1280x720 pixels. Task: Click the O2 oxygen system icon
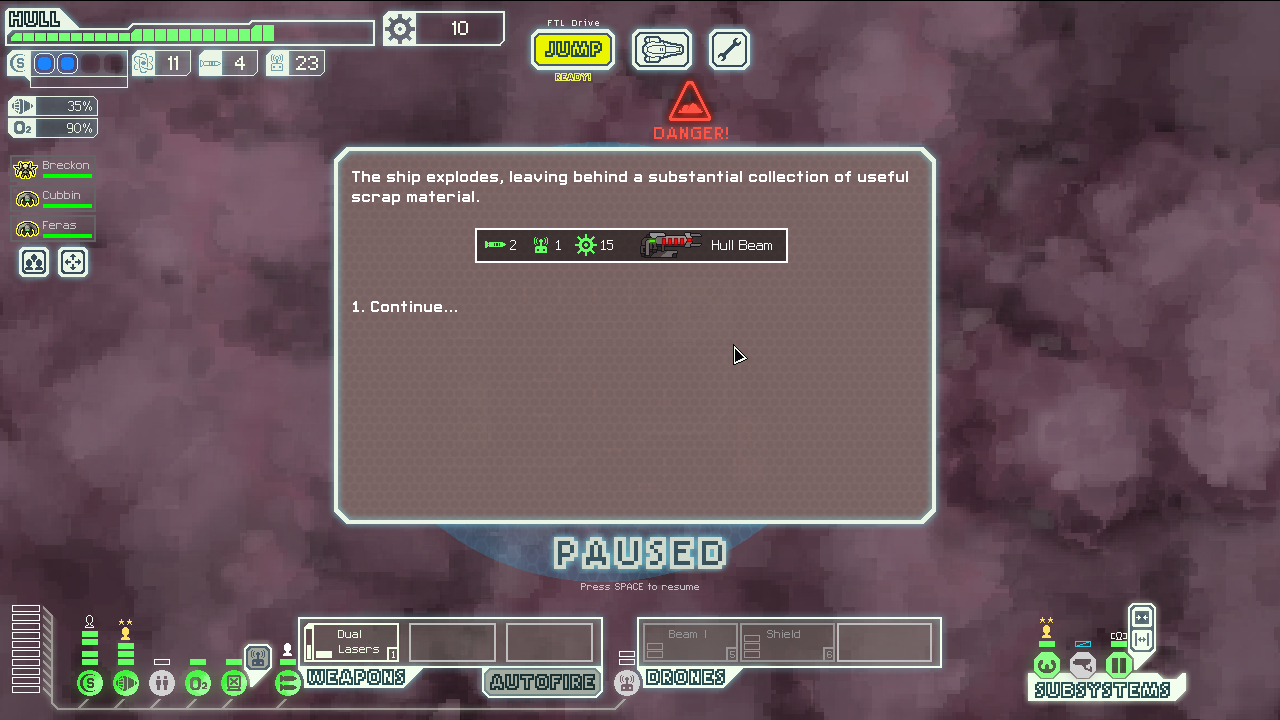[198, 684]
